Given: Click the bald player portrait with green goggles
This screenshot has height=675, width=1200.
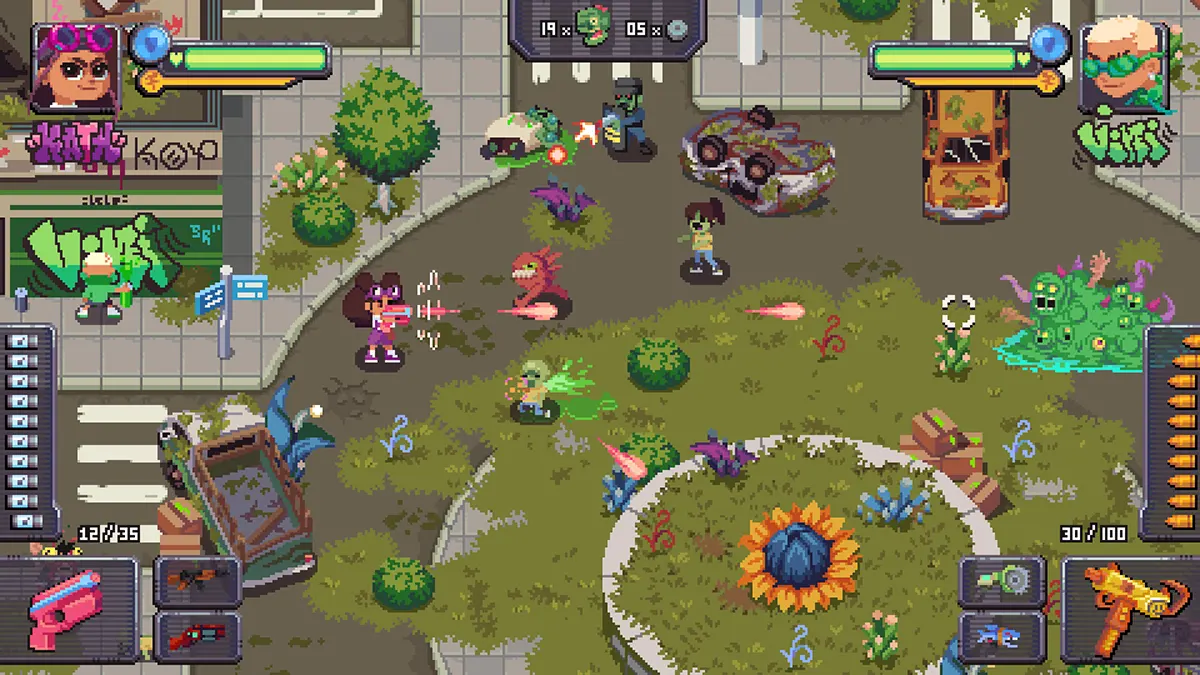Looking at the screenshot, I should (1122, 68).
